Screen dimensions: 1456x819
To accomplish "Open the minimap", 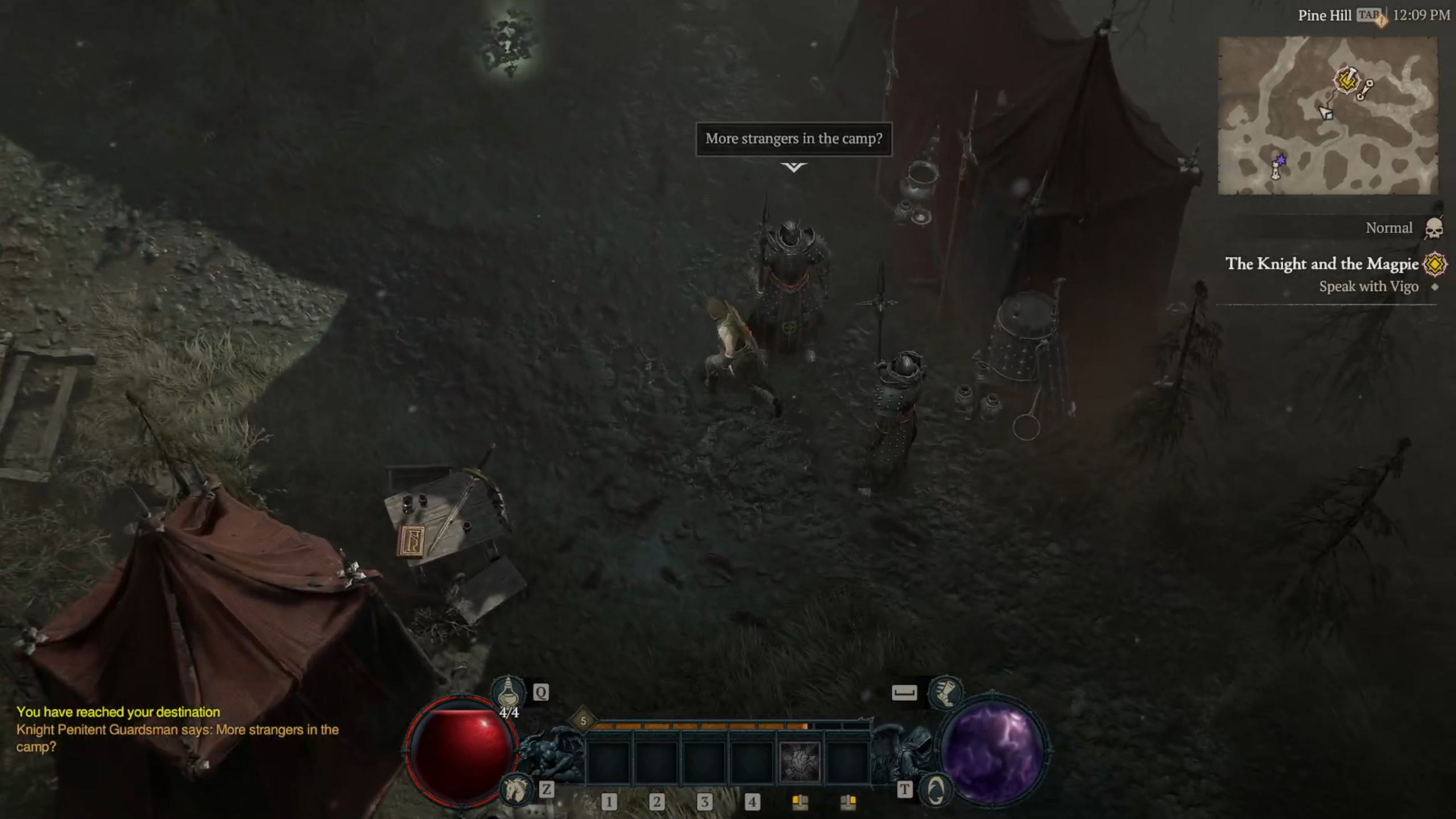I will coord(1327,116).
